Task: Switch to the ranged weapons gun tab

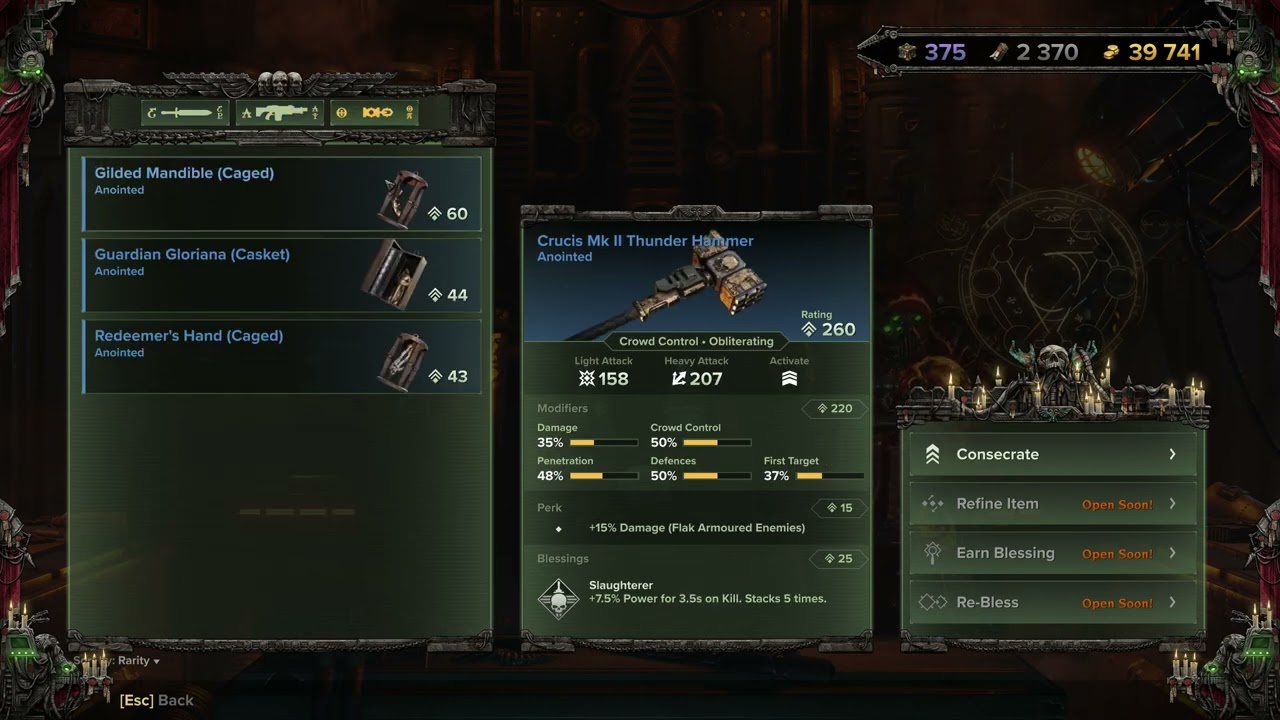Action: pos(280,113)
